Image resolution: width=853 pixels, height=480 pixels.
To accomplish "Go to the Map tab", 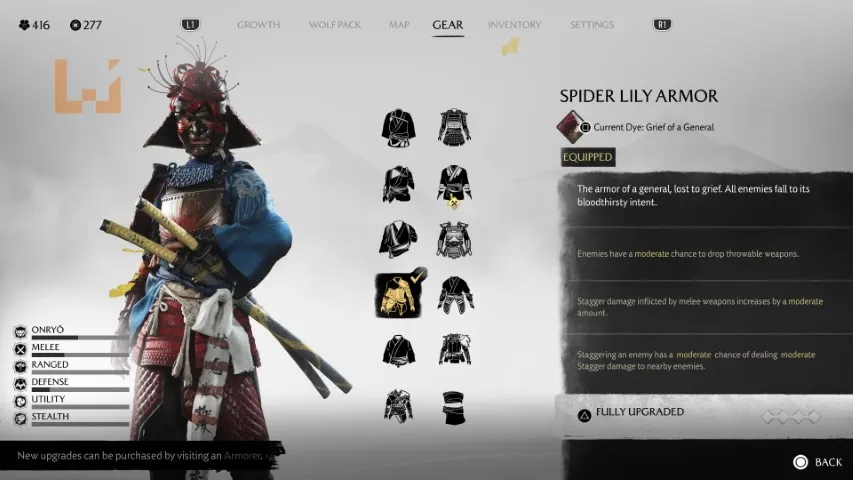I will pos(399,25).
